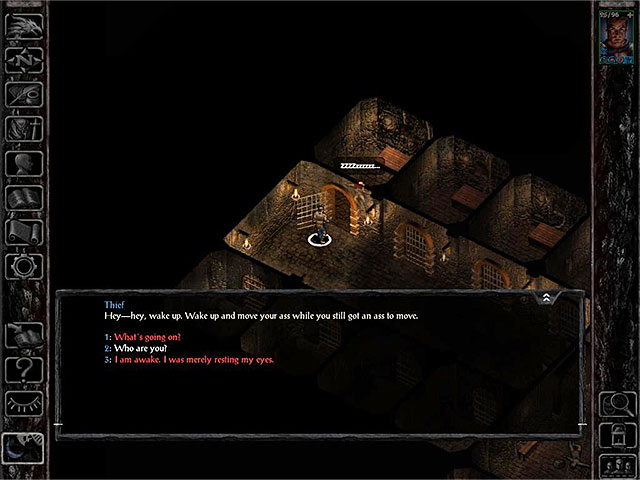Open the mage spellbook icon
Viewport: 640px width, 480px height.
(x=22, y=197)
